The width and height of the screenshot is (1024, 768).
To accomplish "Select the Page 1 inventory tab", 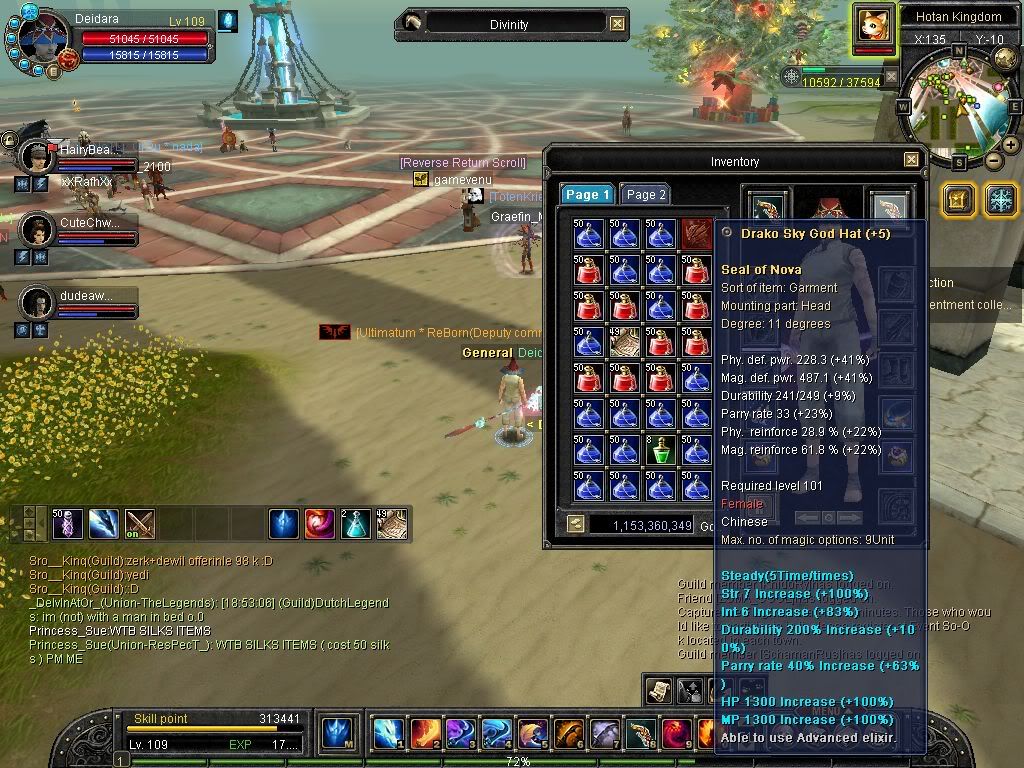I will pos(587,195).
